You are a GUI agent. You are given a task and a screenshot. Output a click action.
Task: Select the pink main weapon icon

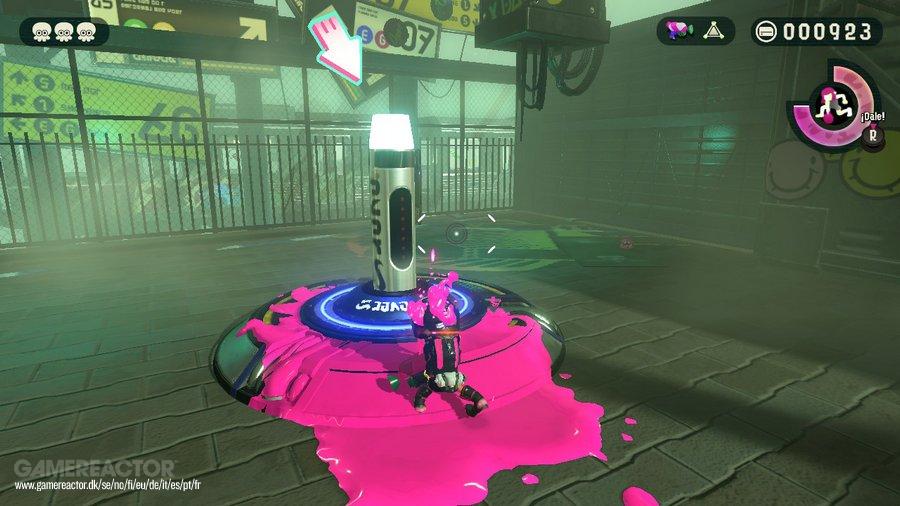[x=678, y=31]
